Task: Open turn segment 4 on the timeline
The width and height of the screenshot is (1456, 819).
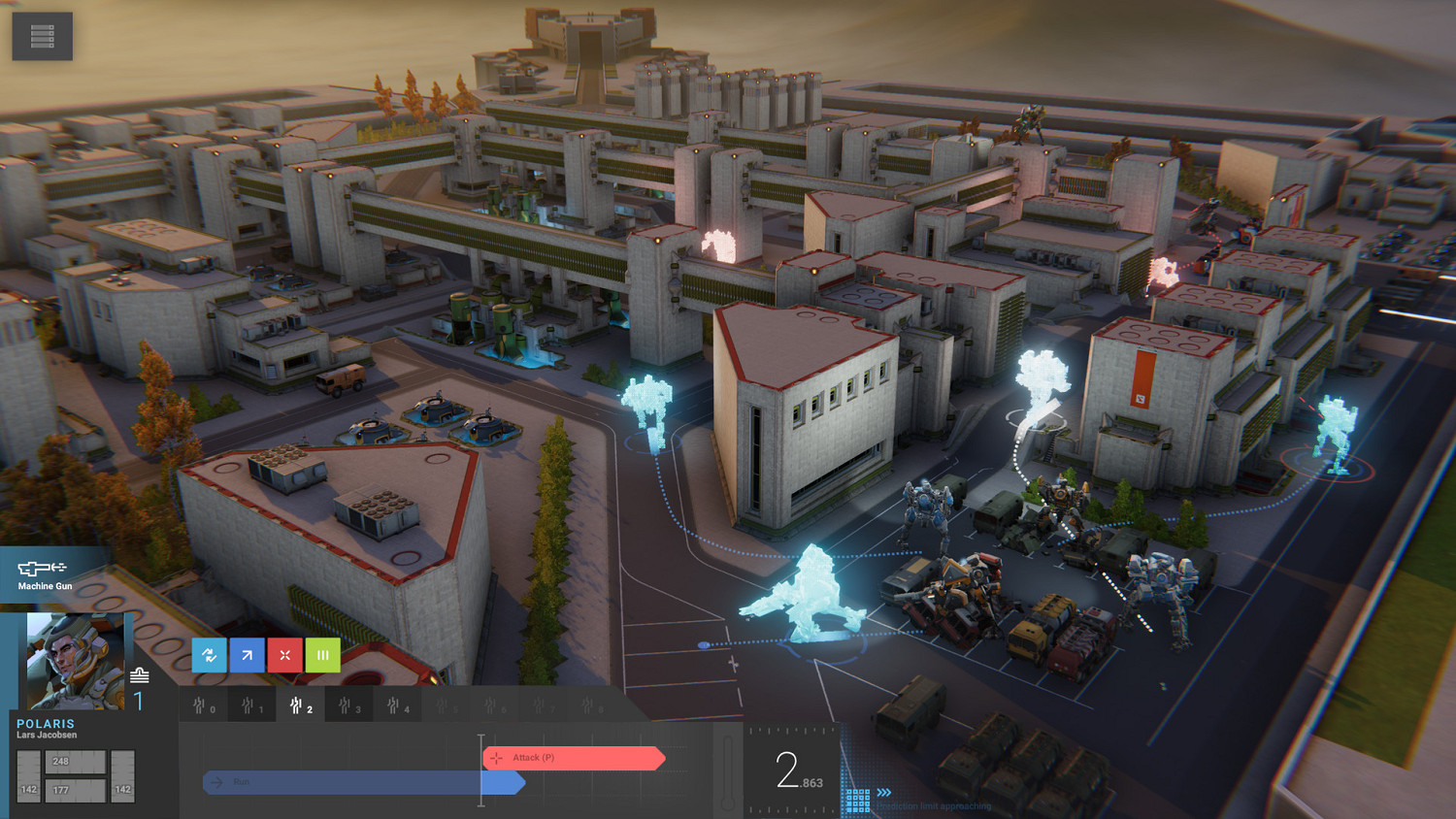Action: point(396,705)
